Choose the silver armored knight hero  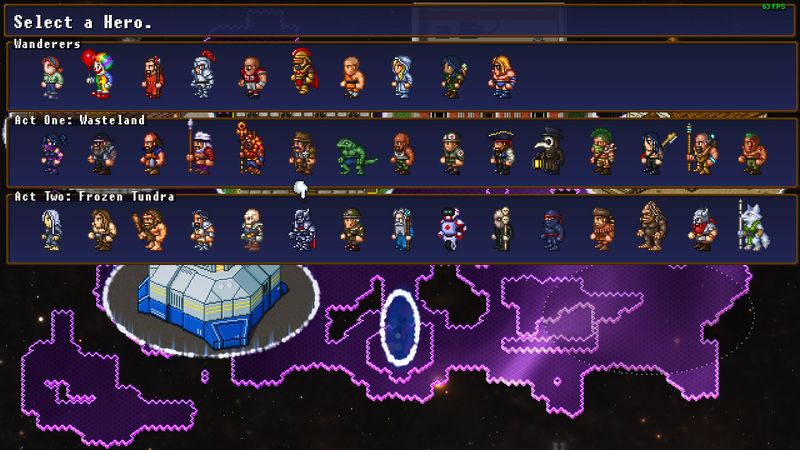pyautogui.click(x=201, y=77)
